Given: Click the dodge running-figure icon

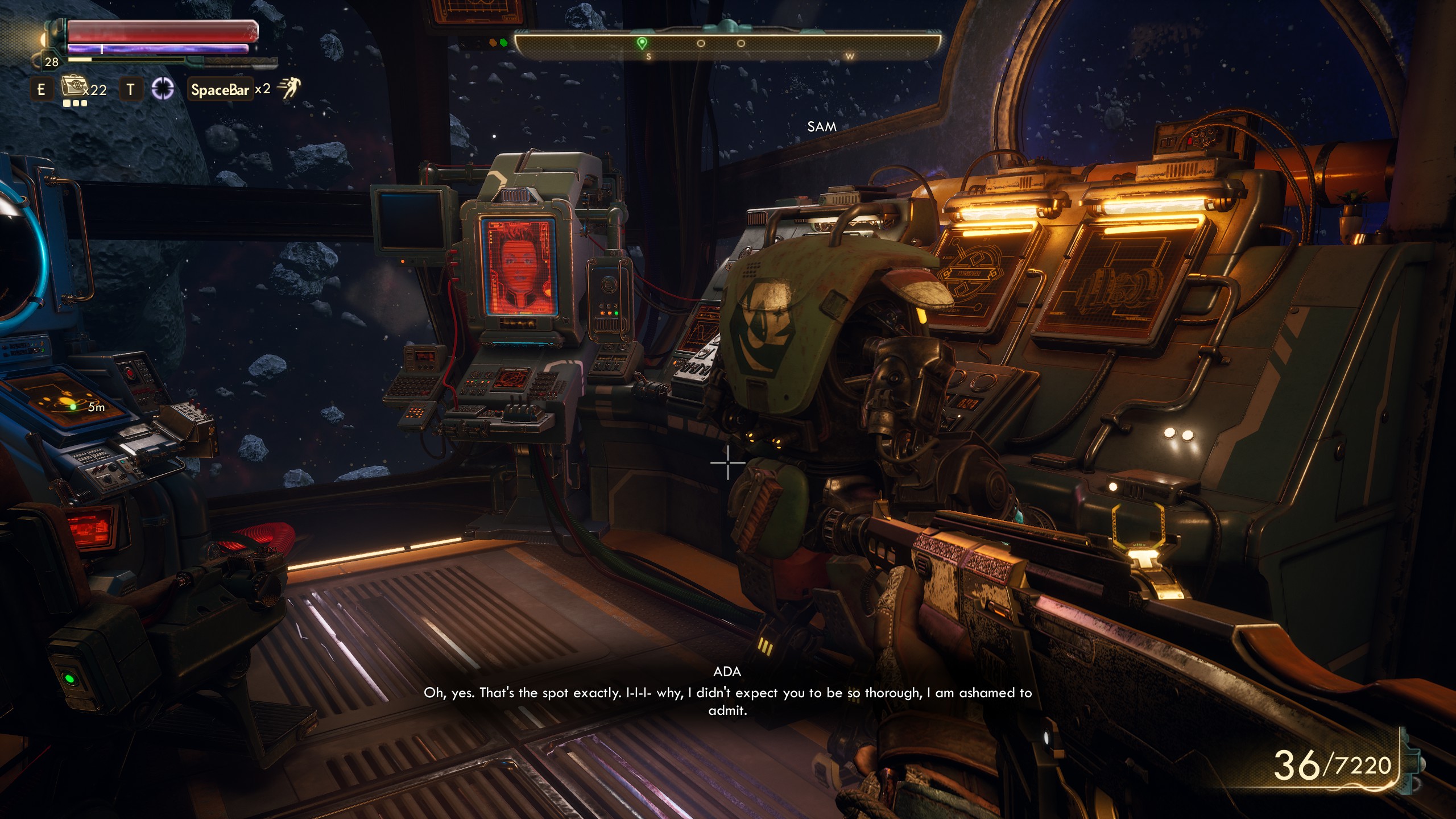Looking at the screenshot, I should tap(289, 89).
